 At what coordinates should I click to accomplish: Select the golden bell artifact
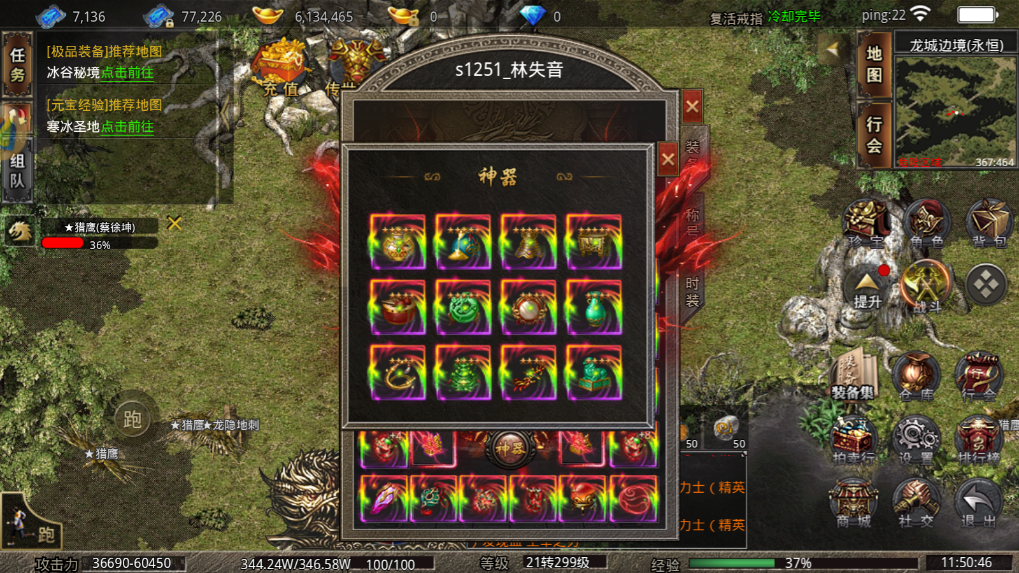tap(528, 241)
